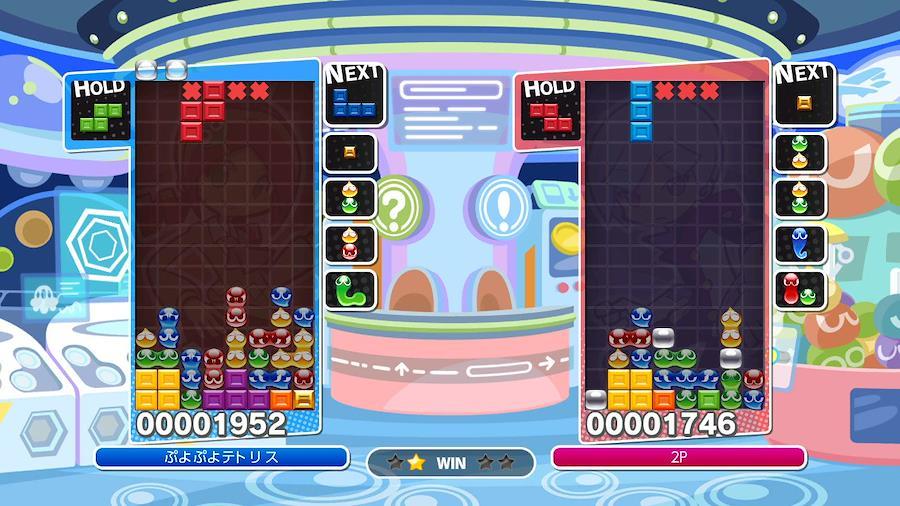The height and width of the screenshot is (506, 900).
Task: Select the large green Puyo queue slot
Action: 351,290
